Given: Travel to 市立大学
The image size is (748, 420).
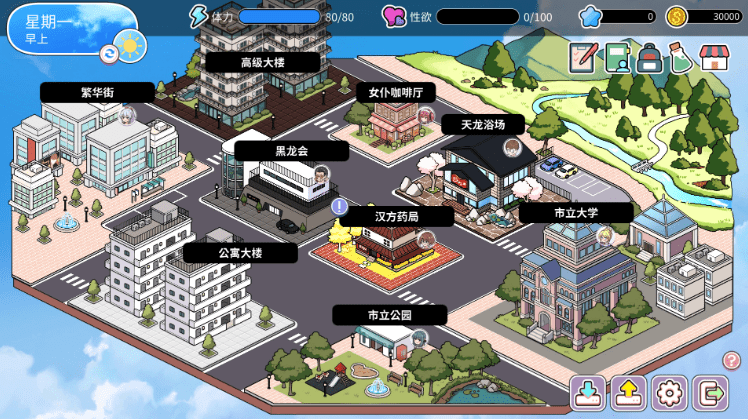Looking at the screenshot, I should point(575,213).
